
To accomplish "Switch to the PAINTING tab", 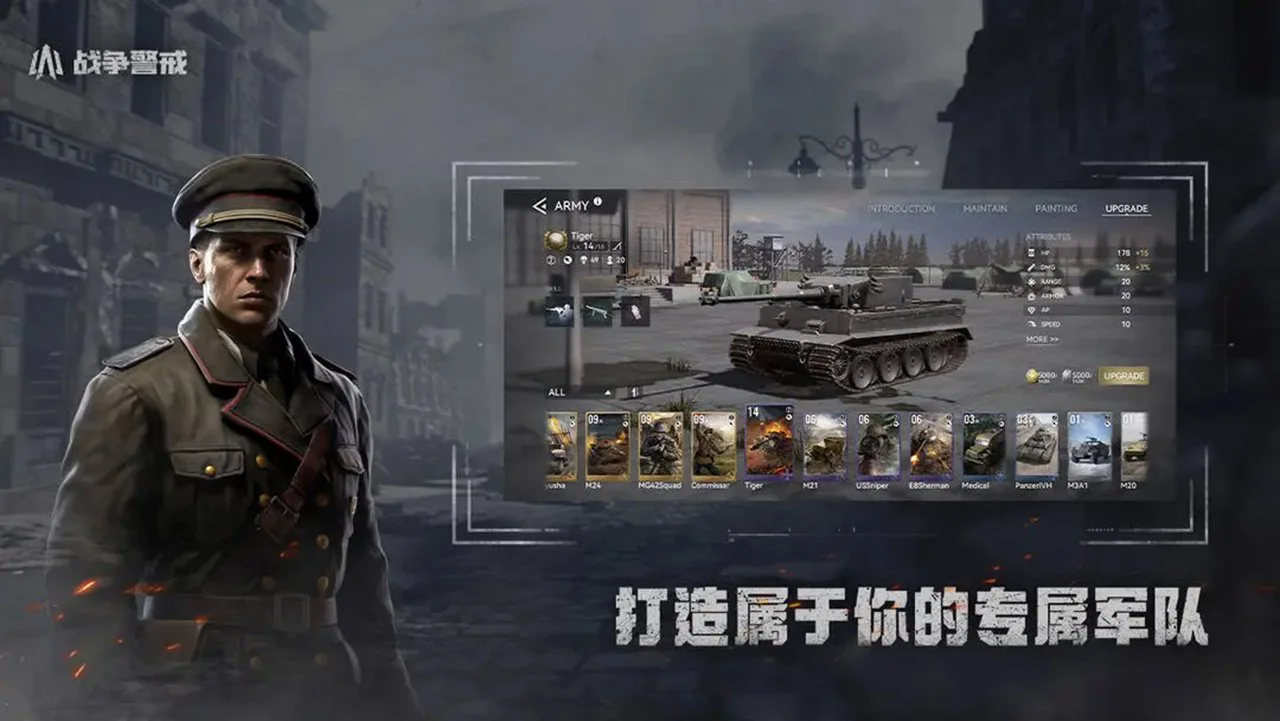I will tap(1057, 208).
